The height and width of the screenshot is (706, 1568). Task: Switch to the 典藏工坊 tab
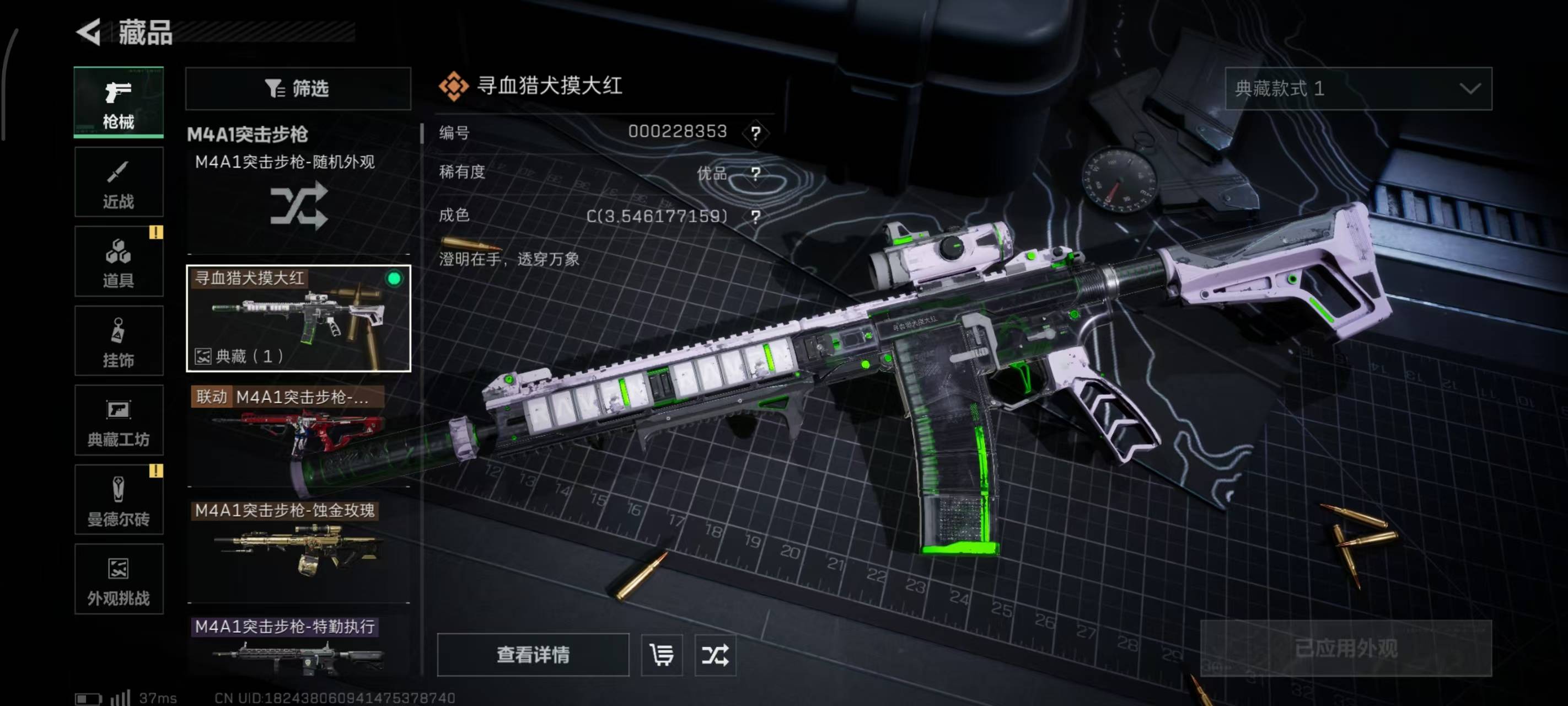click(x=119, y=420)
